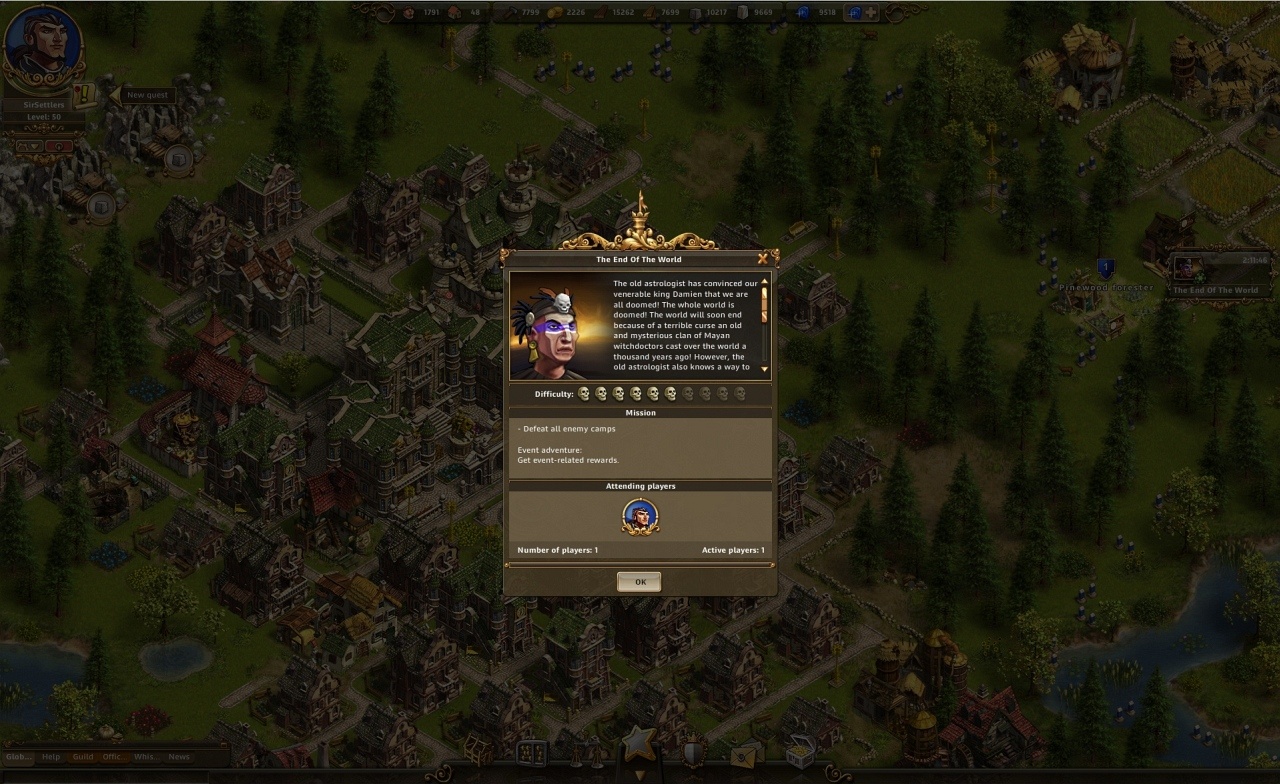Screen dimensions: 1280x784
Task: Click the attending player's avatar in the dialog
Action: [x=640, y=516]
